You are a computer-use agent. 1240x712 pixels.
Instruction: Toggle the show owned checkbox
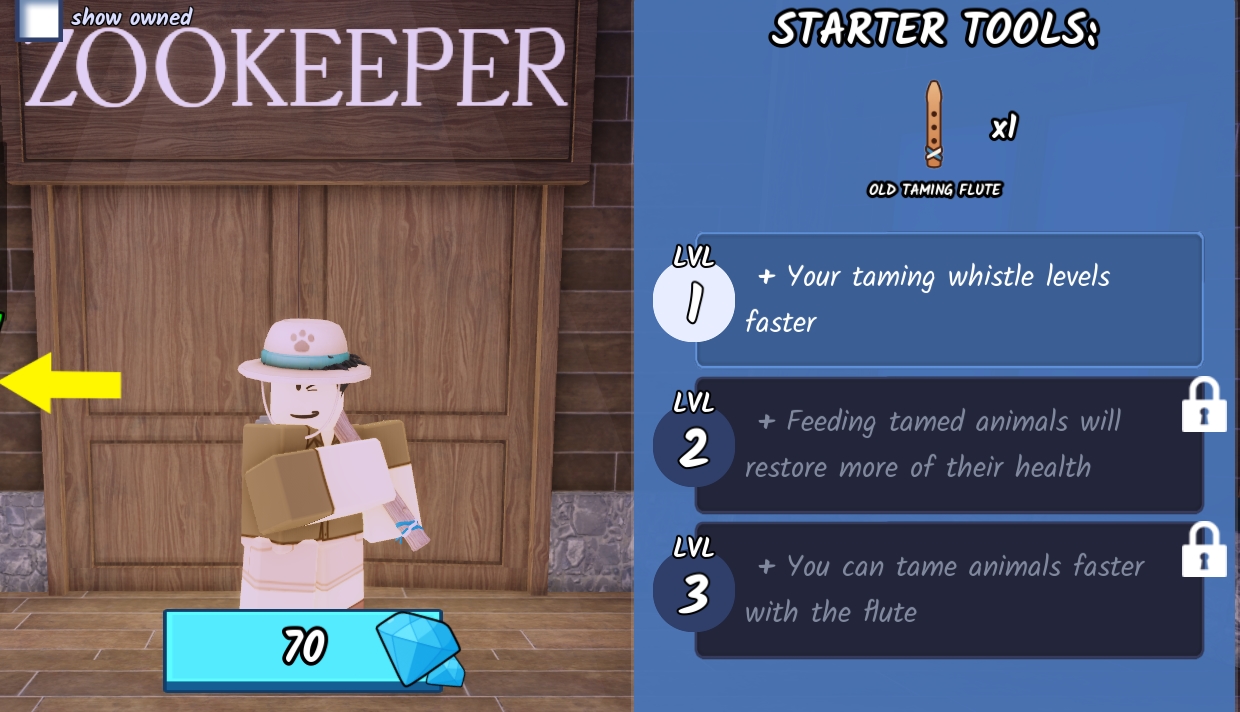coord(40,19)
